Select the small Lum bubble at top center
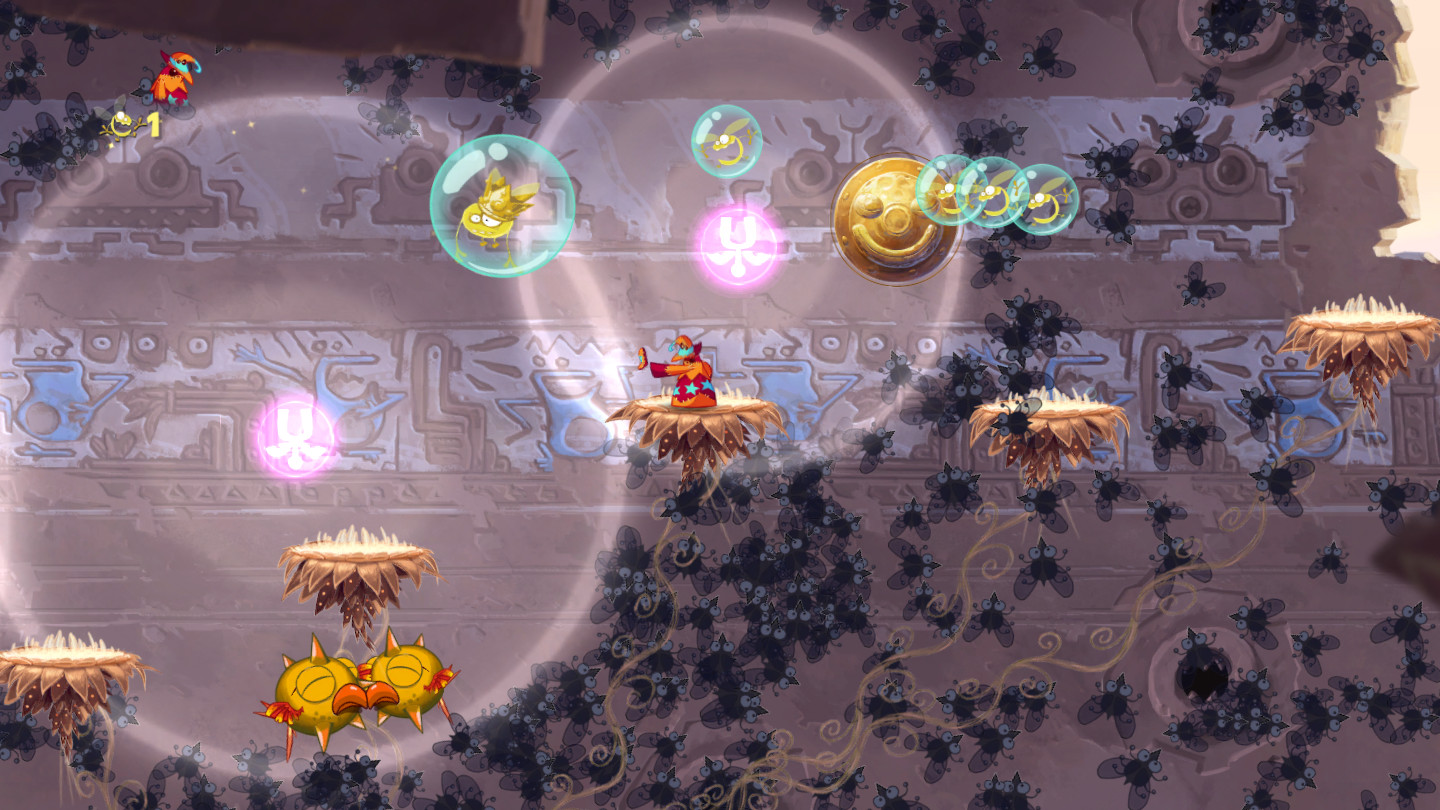The image size is (1440, 810). click(726, 143)
